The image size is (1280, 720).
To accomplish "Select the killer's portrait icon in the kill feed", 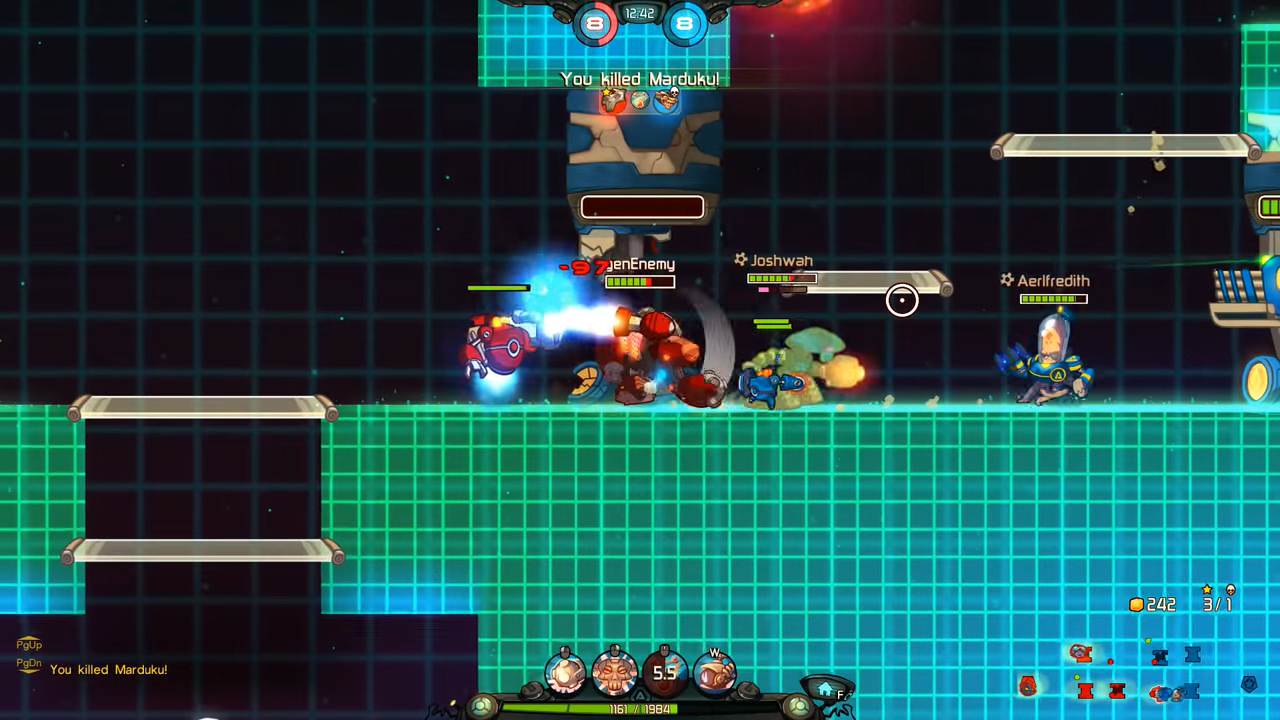I will pos(612,99).
